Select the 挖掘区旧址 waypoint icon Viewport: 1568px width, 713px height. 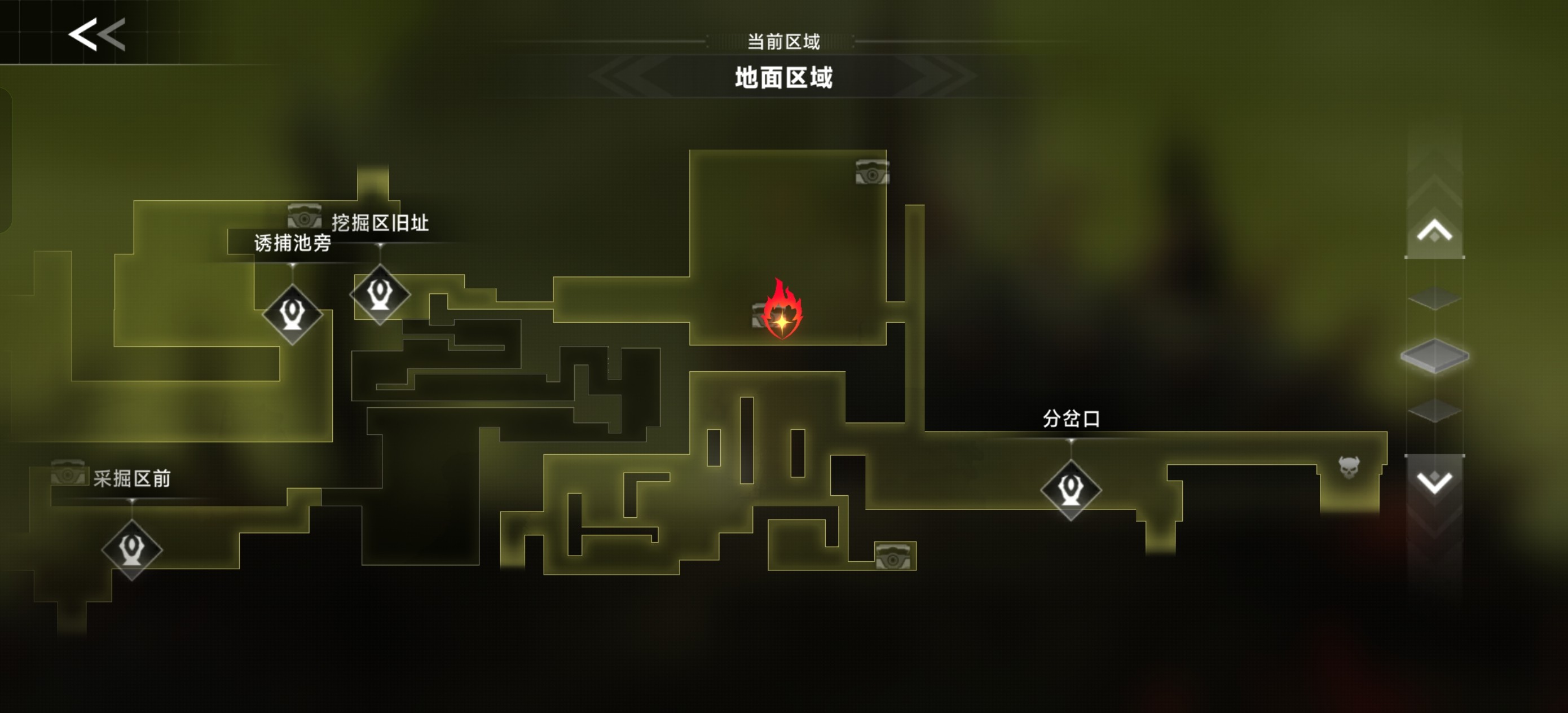(x=379, y=297)
